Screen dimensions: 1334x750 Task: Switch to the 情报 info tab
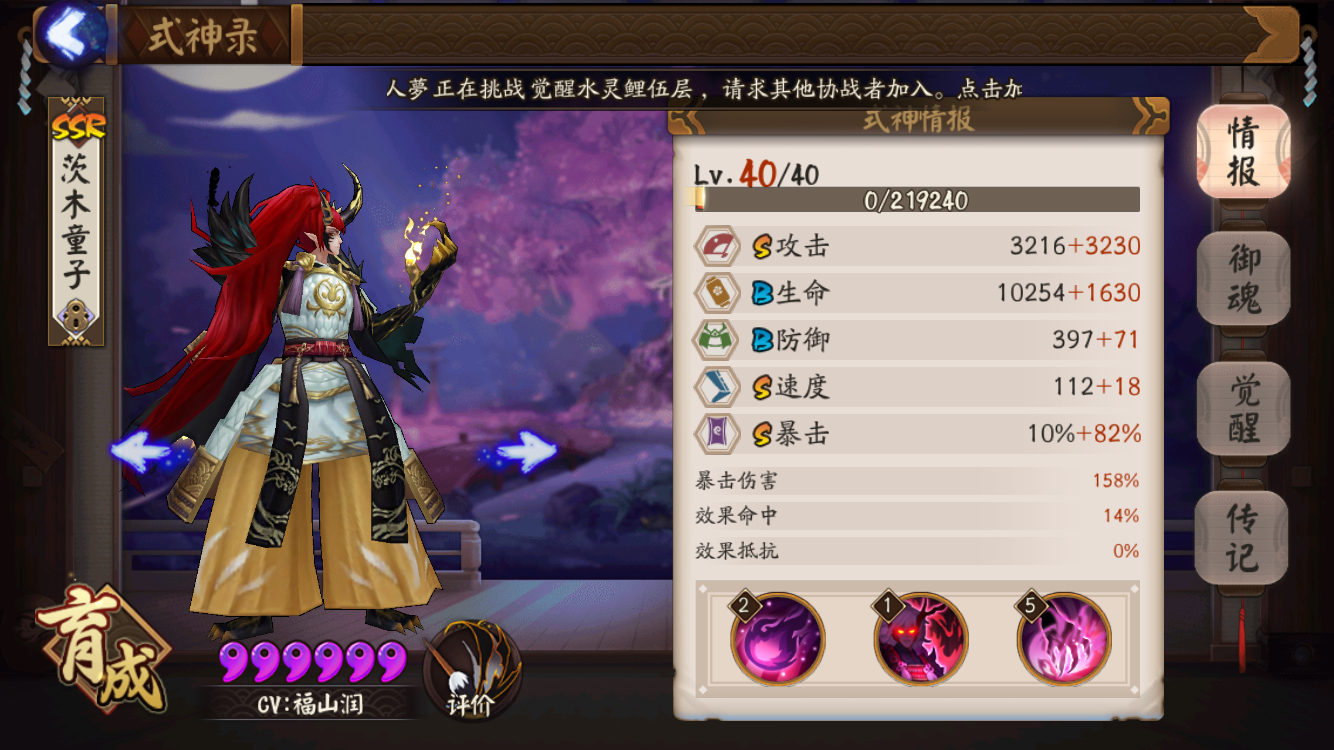pos(1243,152)
